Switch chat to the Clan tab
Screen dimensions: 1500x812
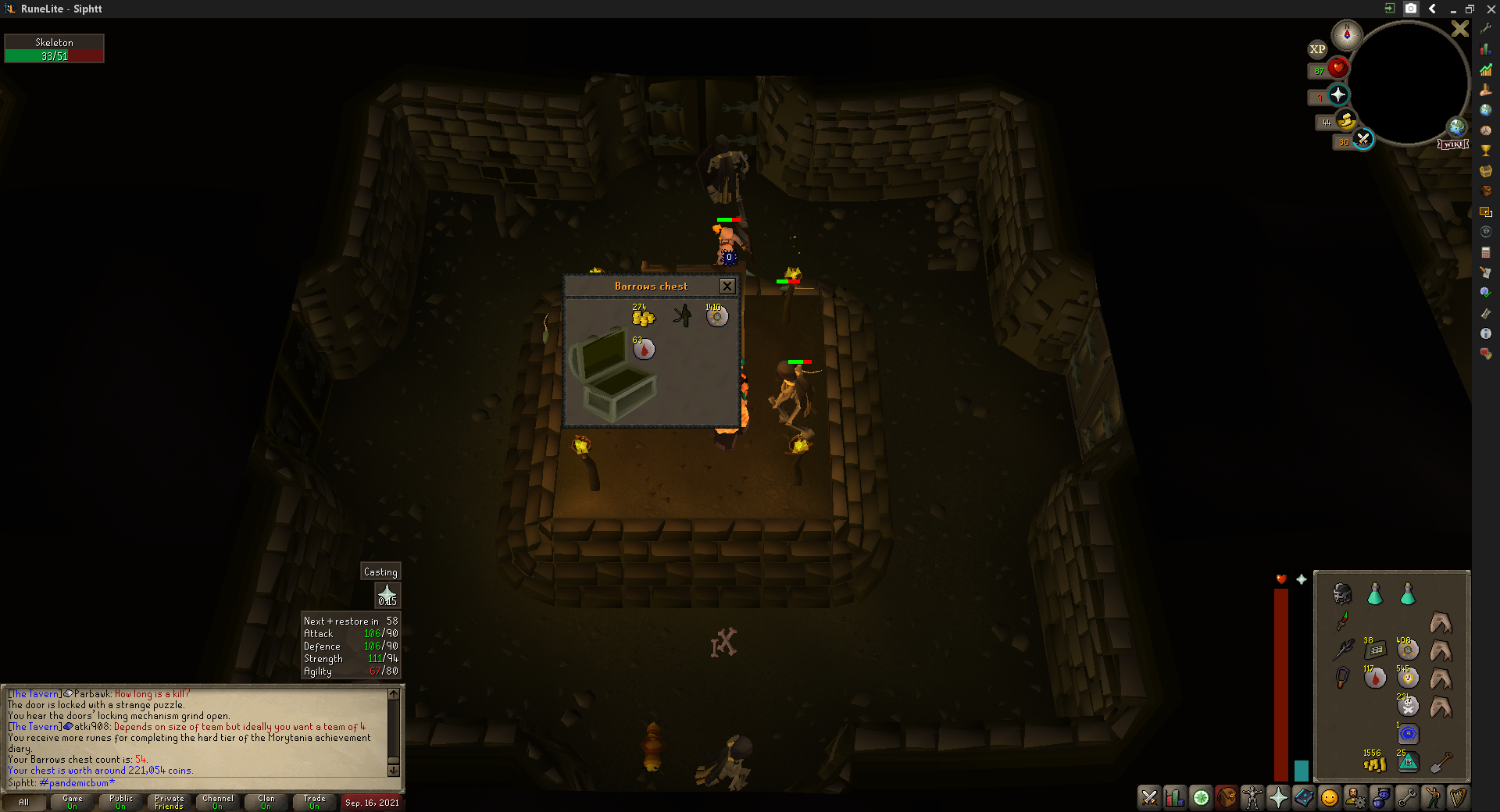[x=266, y=802]
